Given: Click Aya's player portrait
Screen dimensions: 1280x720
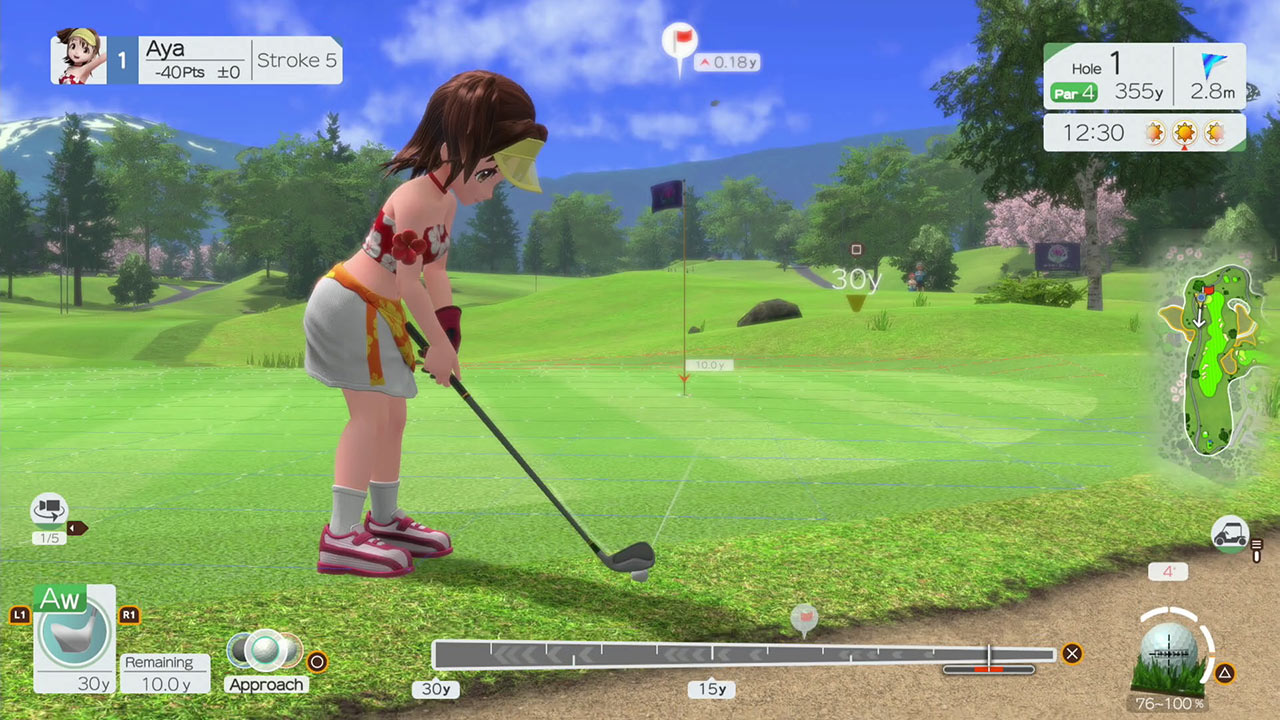Looking at the screenshot, I should 78,58.
